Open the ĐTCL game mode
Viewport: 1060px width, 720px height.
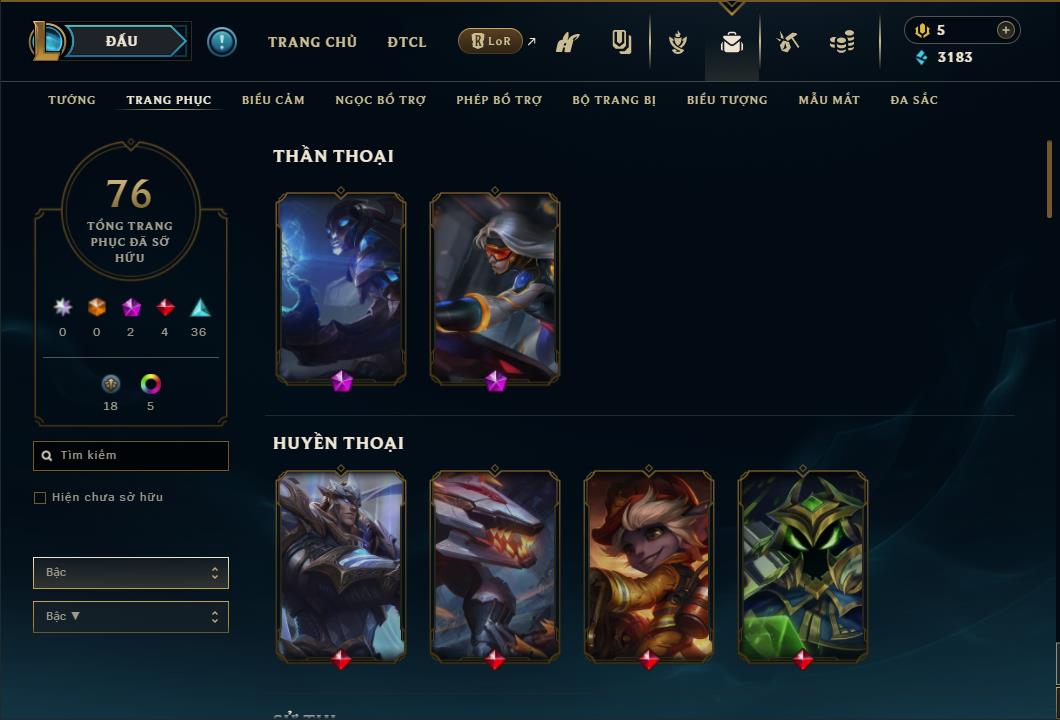[407, 42]
